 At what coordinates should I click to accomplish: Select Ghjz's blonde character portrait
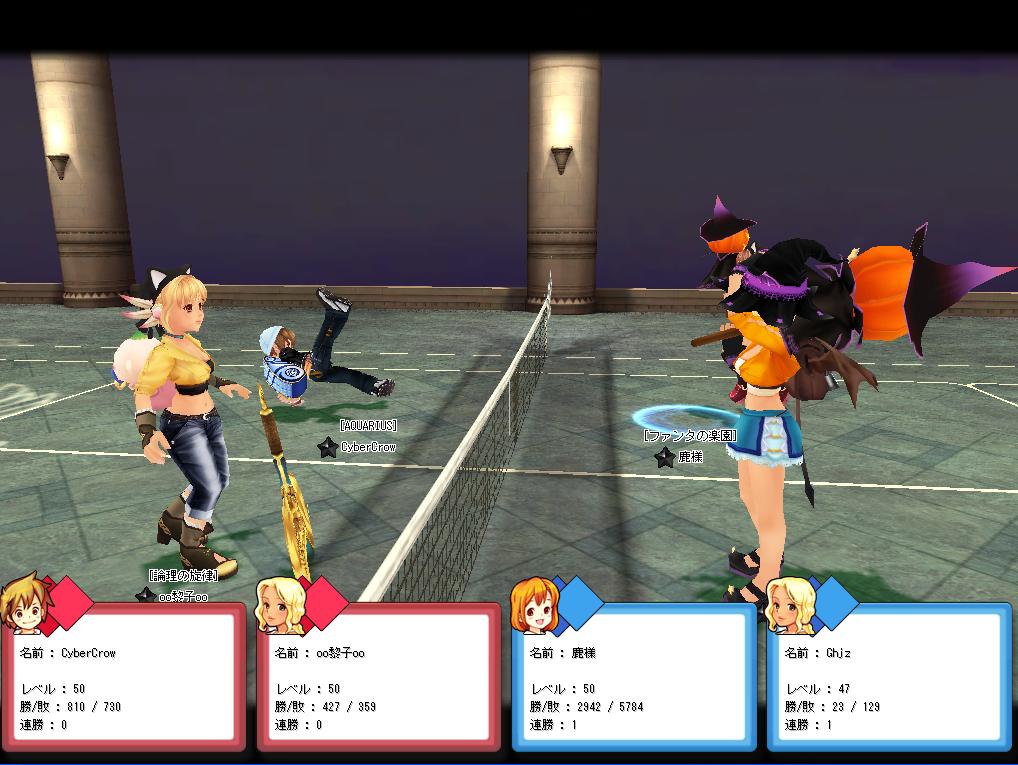pos(788,604)
